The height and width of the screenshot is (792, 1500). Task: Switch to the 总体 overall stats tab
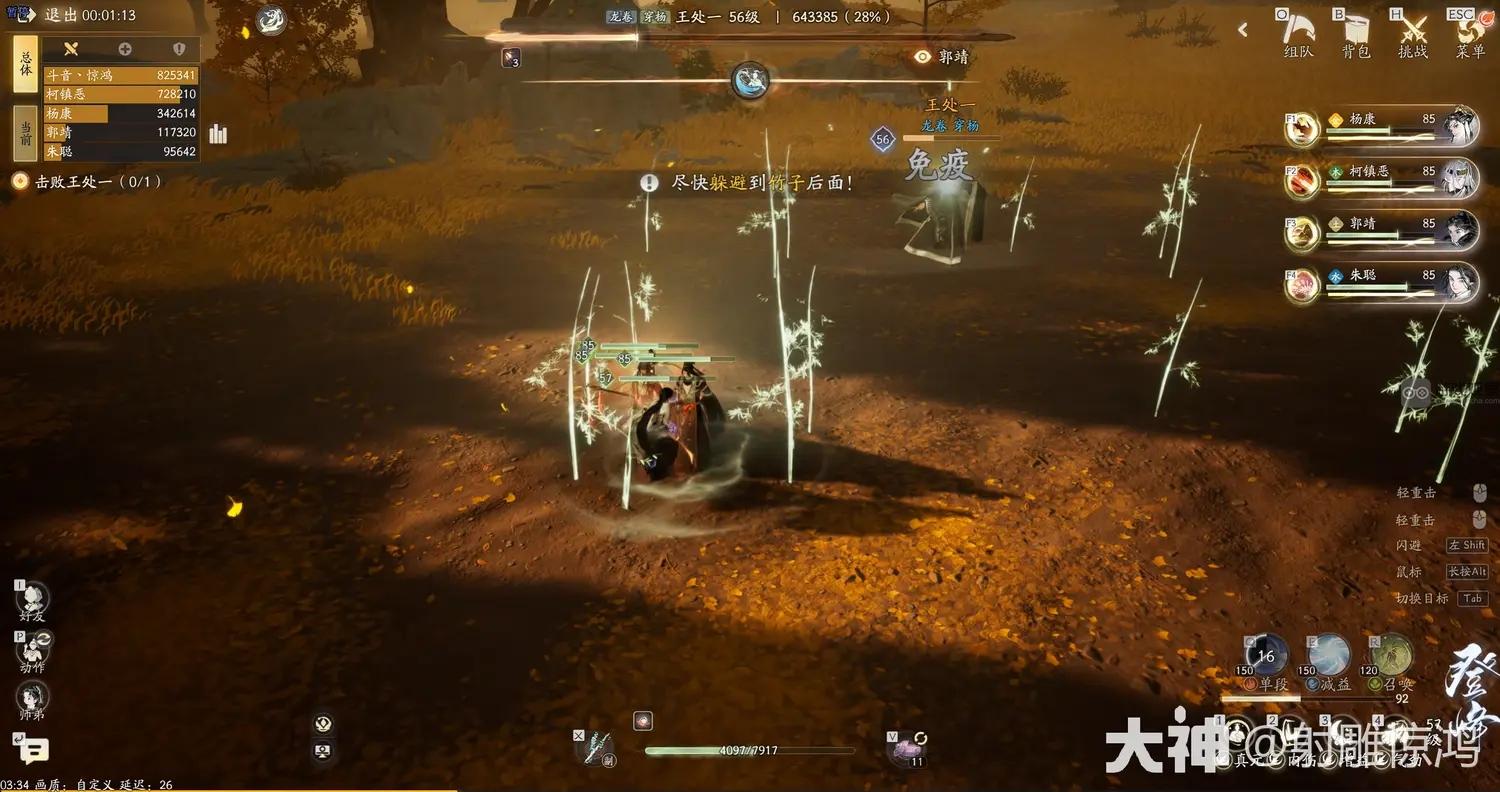coord(26,64)
